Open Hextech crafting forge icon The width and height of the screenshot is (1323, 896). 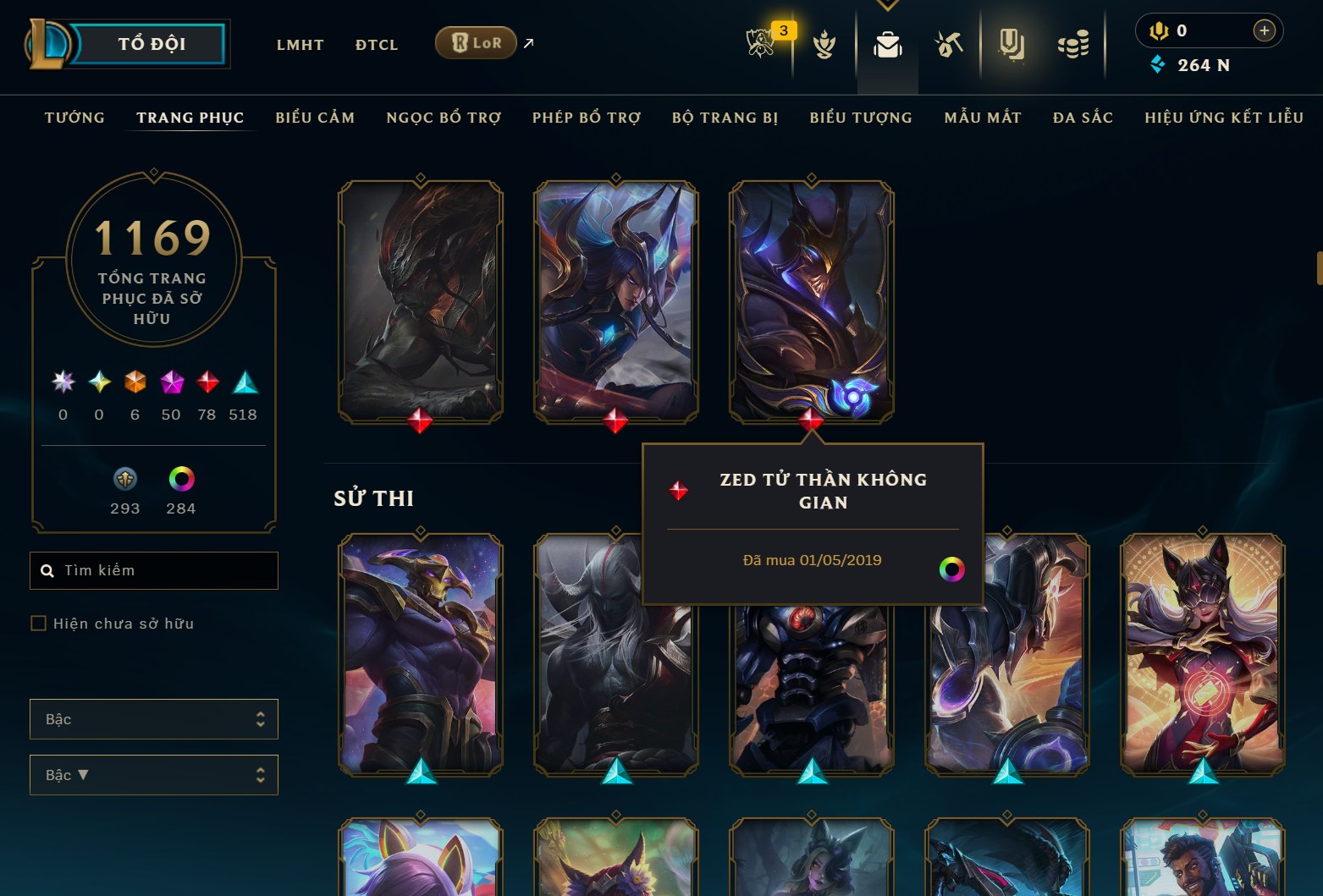[949, 47]
